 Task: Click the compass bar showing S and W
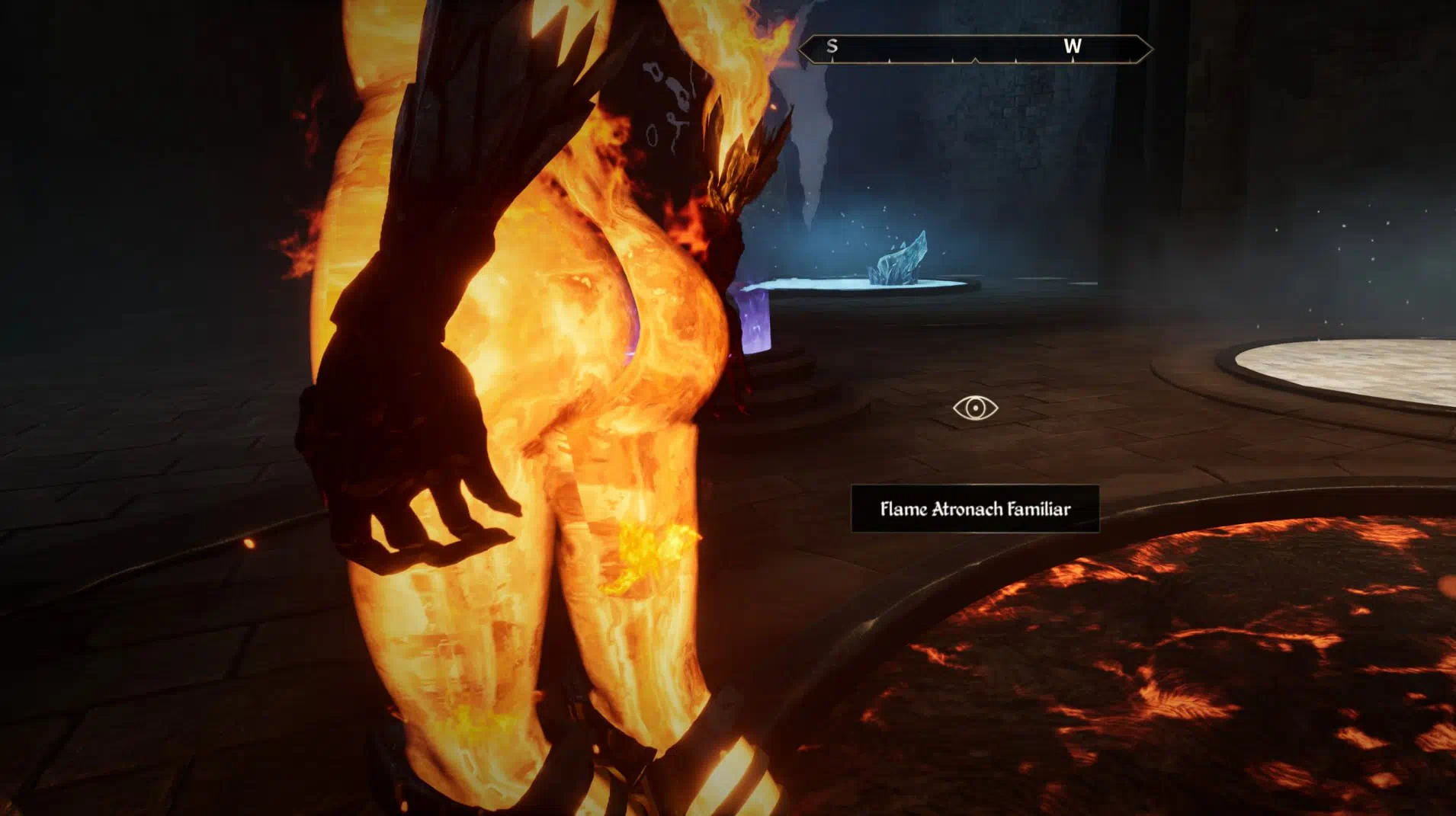click(x=974, y=49)
